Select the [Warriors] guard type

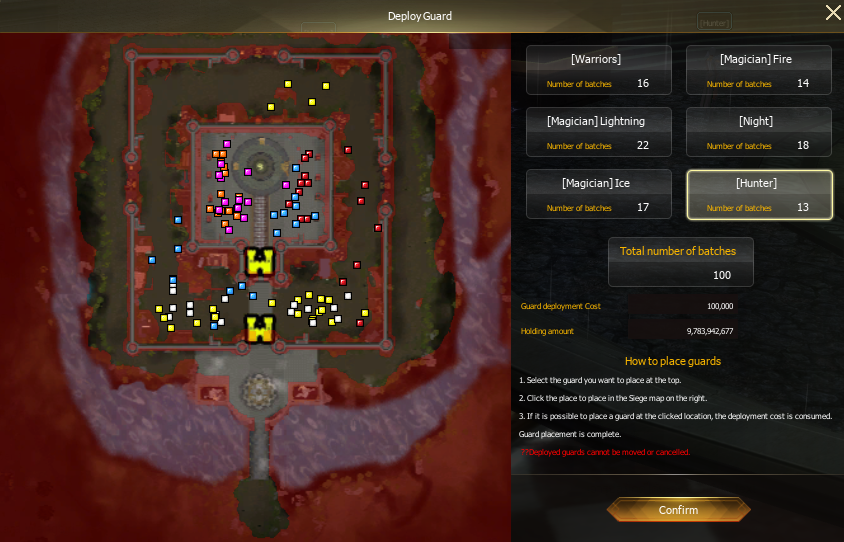(x=596, y=70)
